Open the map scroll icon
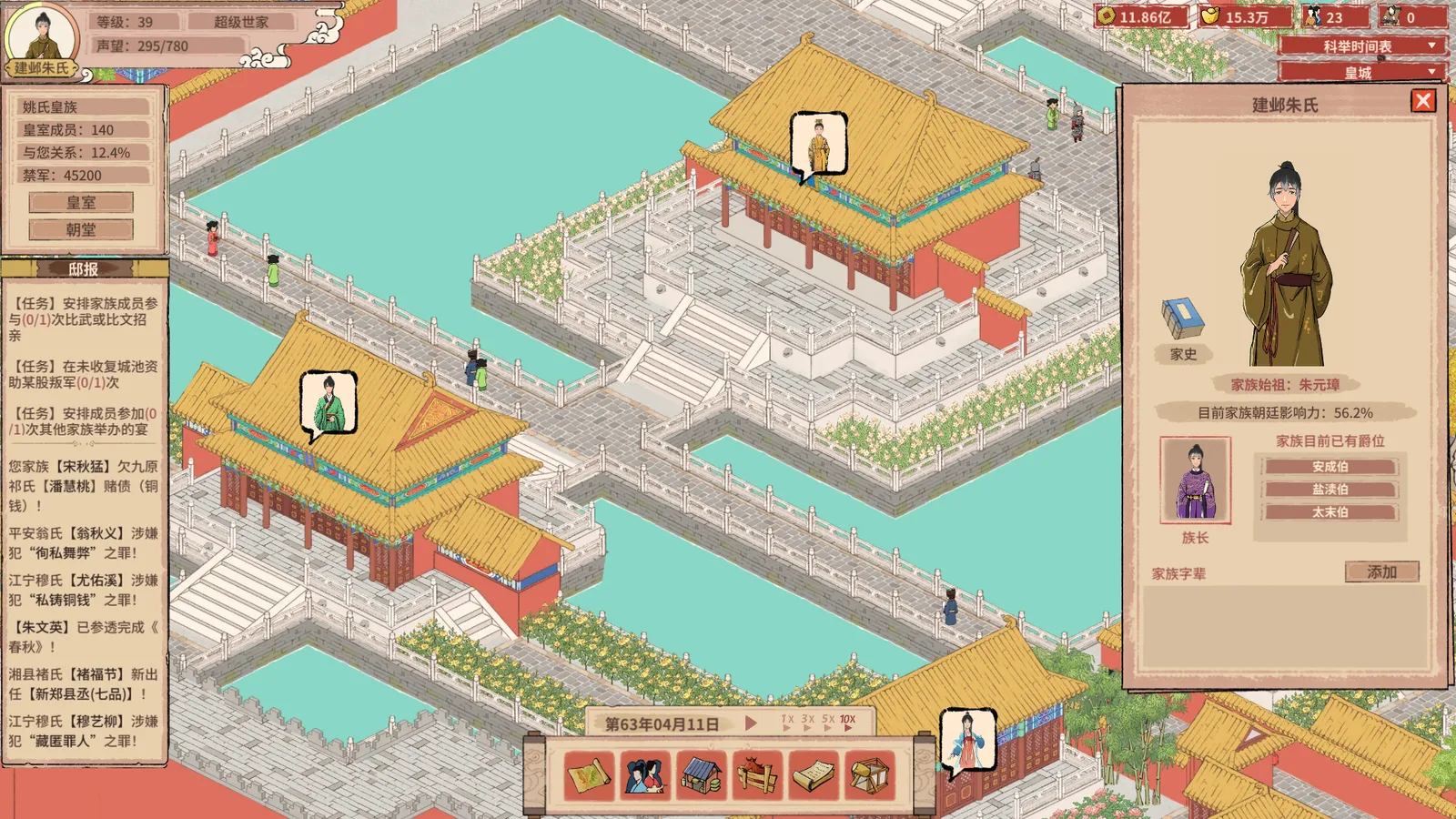Image resolution: width=1456 pixels, height=819 pixels. (x=589, y=776)
